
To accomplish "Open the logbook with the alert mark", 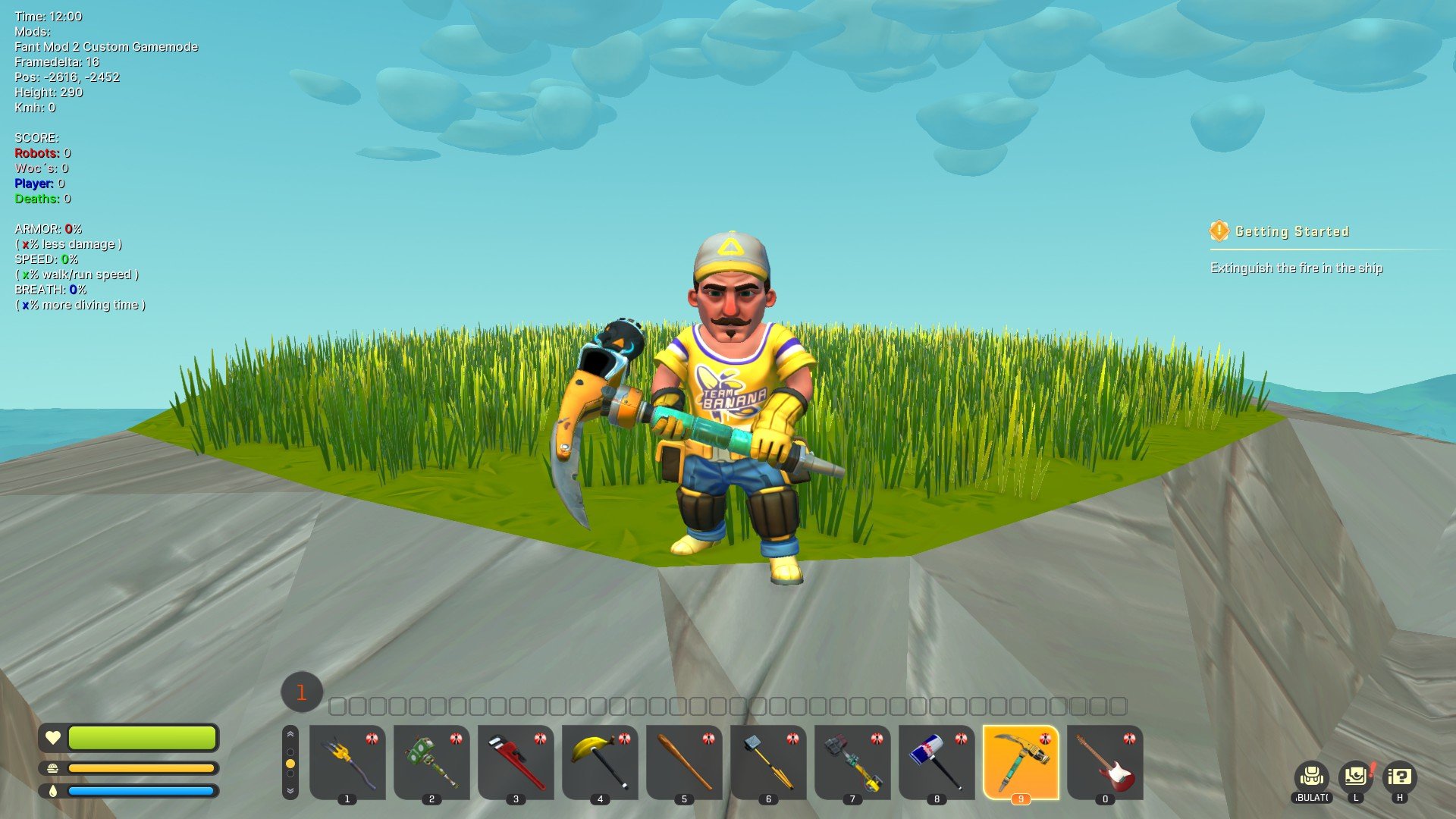I will (1356, 777).
